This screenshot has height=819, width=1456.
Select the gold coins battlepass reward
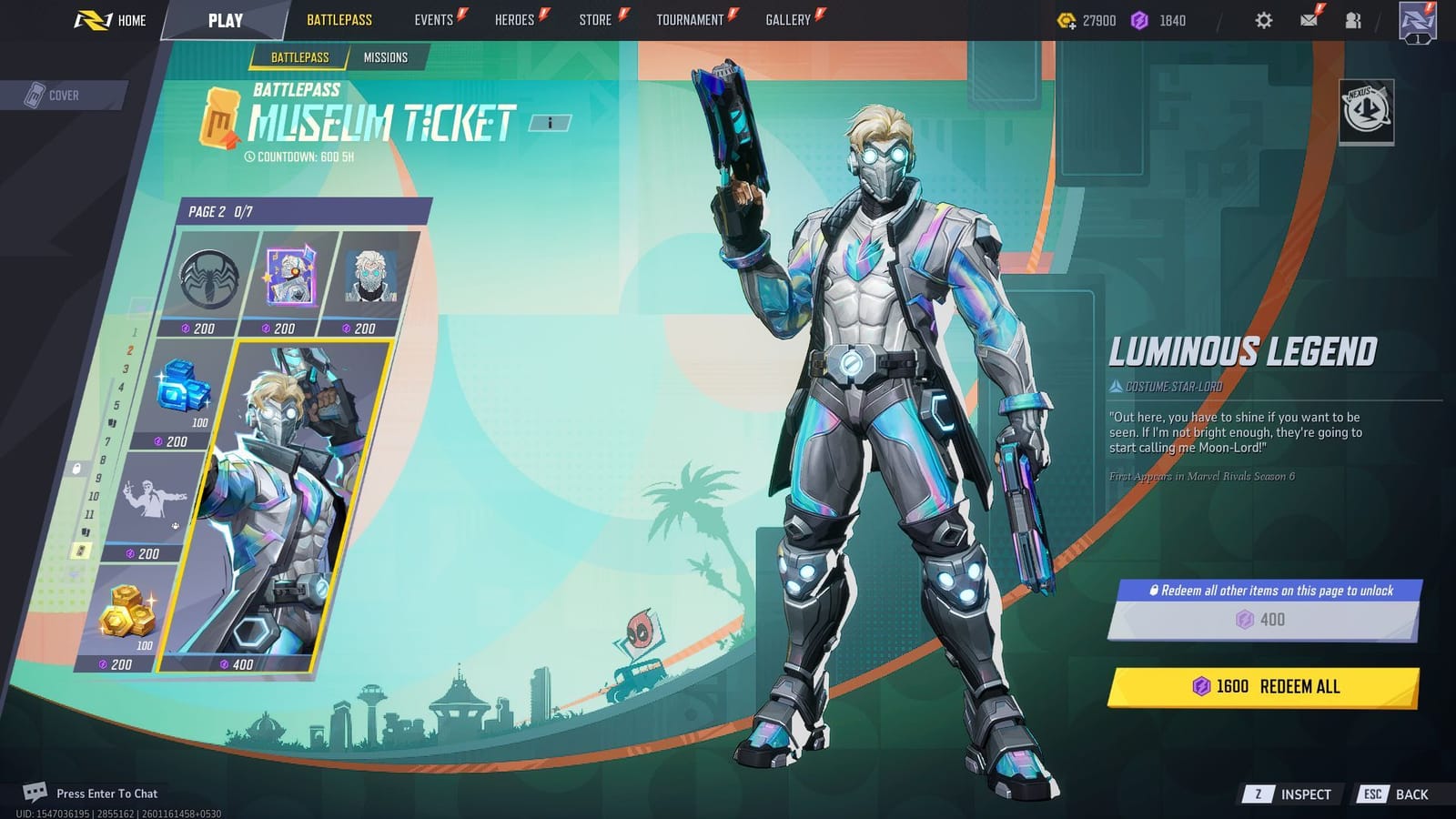[x=127, y=614]
